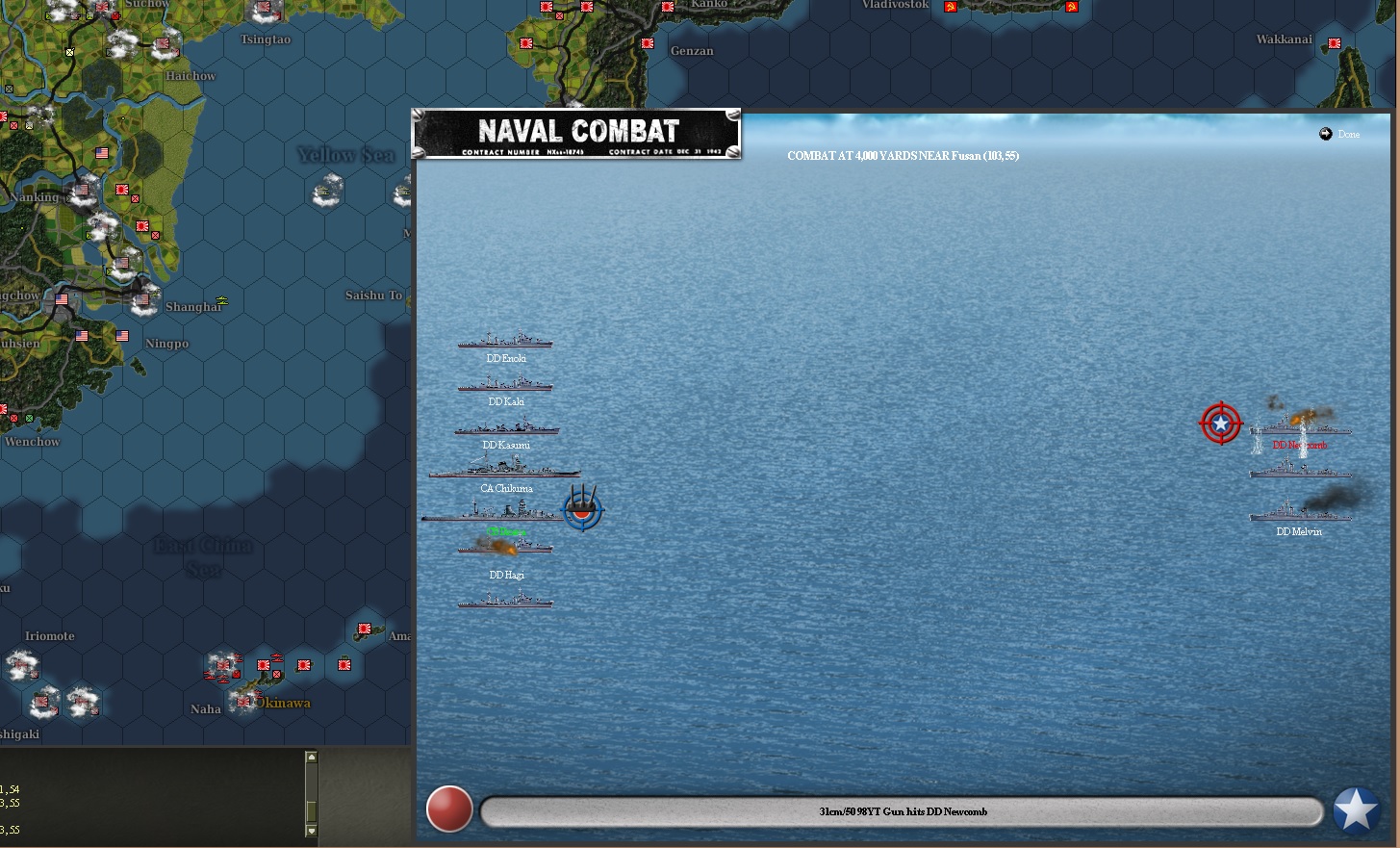Image resolution: width=1400 pixels, height=848 pixels.
Task: Click the Allied white star emblem
Action: [x=1356, y=810]
